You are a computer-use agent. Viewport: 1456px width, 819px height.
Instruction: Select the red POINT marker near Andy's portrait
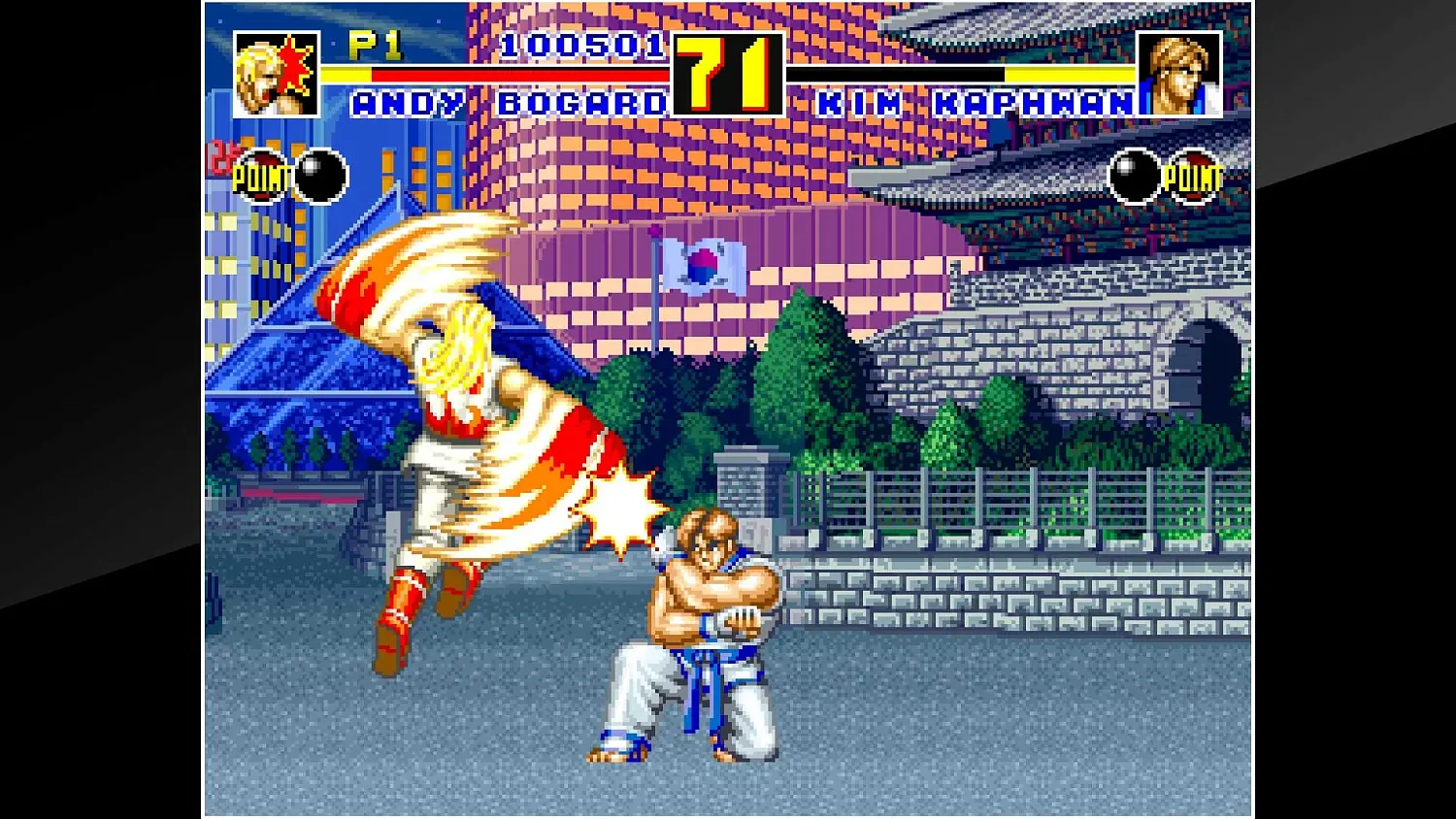(260, 176)
